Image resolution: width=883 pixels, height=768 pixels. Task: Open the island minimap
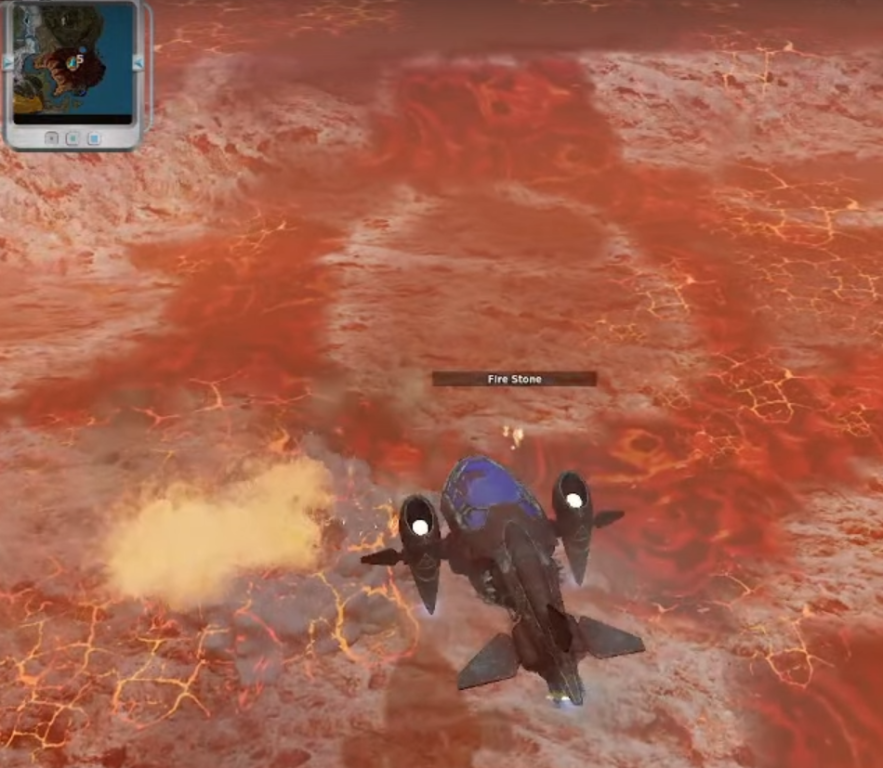pos(72,59)
